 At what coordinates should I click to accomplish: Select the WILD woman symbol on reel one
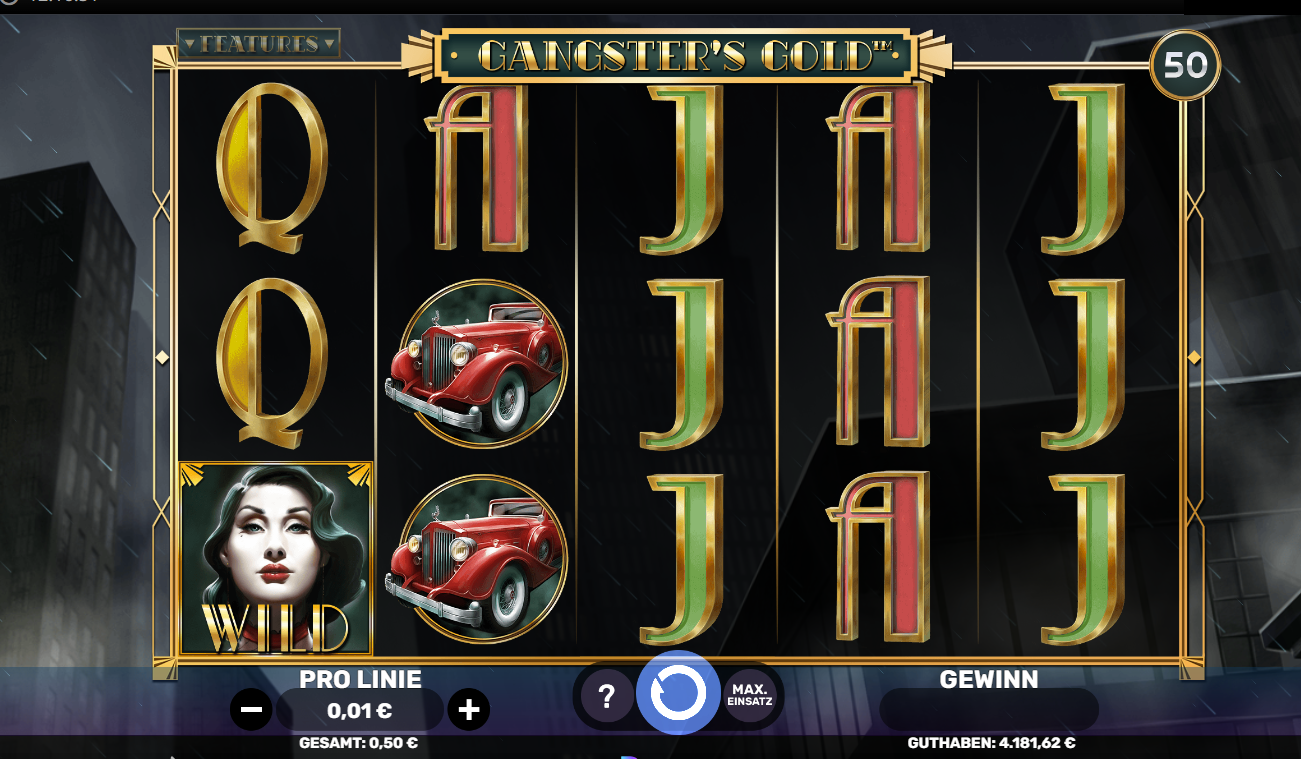pos(275,555)
